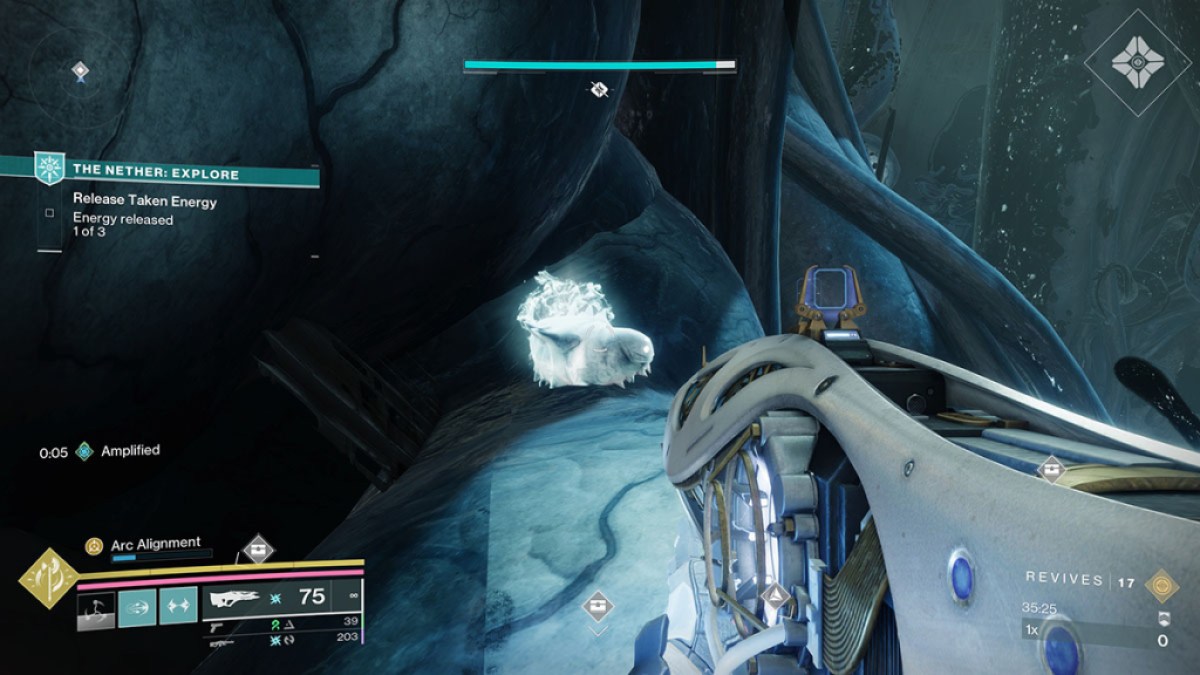This screenshot has width=1200, height=675.
Task: Switch to the sidearm kinetic weapon row
Action: (x=282, y=622)
